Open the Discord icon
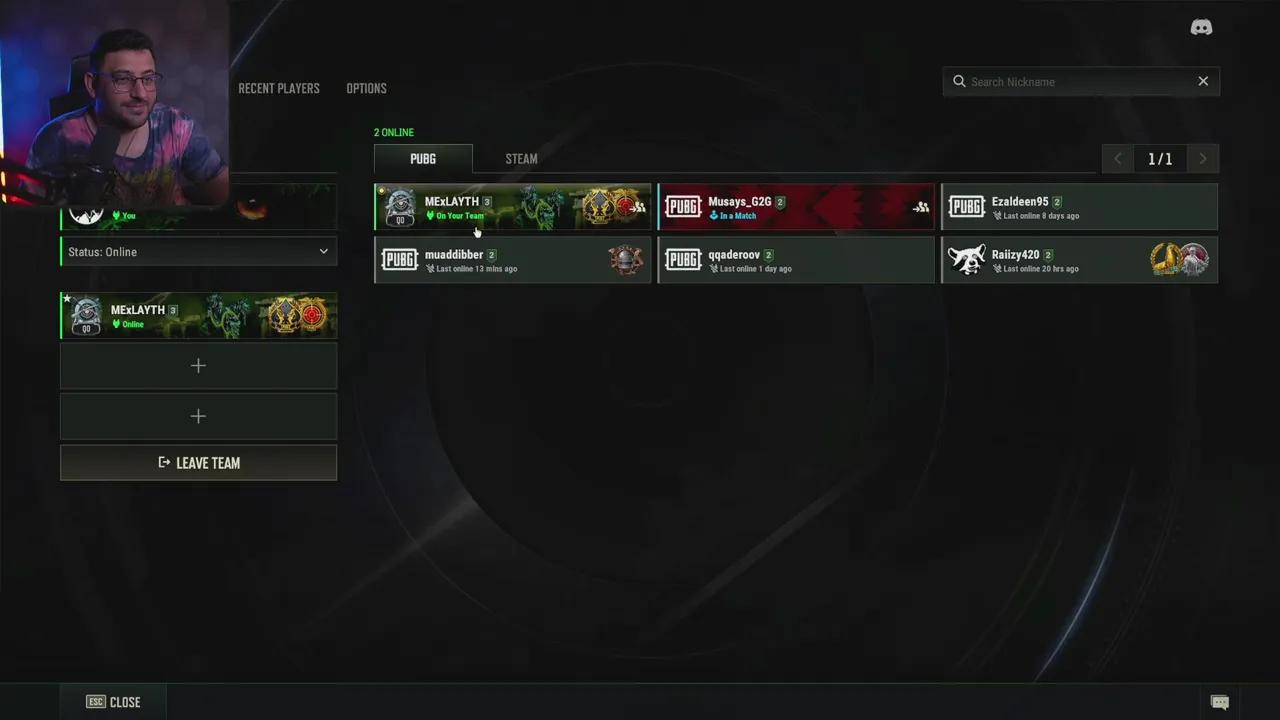 pos(1201,28)
